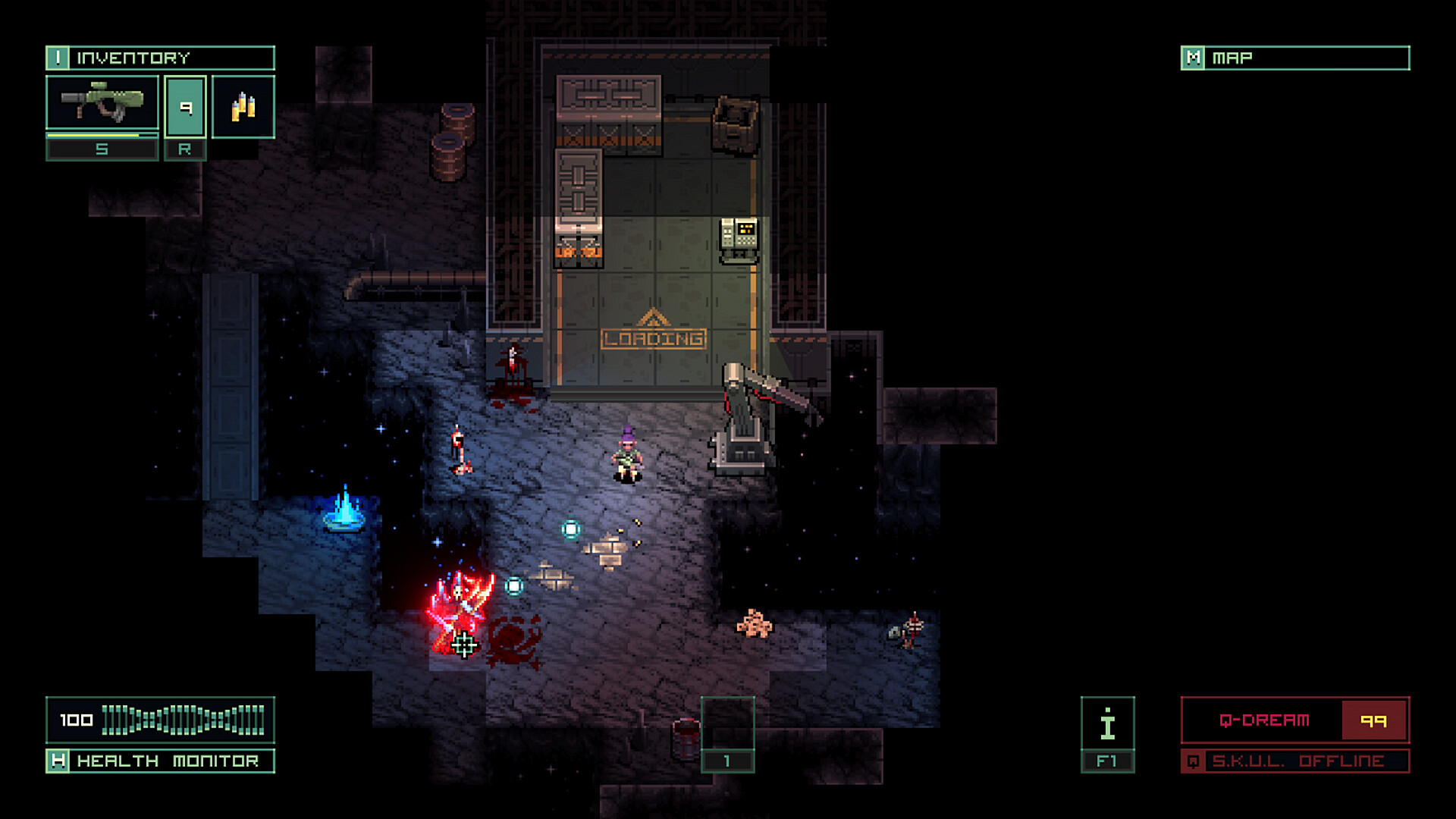Click the R reload indicator under the ammo count

click(186, 149)
